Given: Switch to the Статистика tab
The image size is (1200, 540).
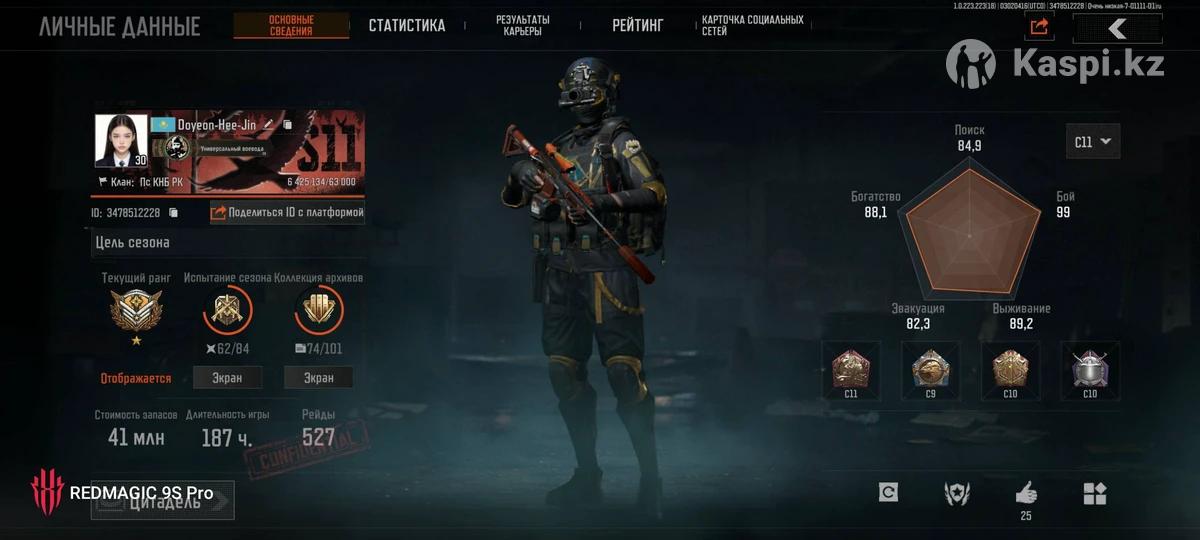Looking at the screenshot, I should coord(406,26).
